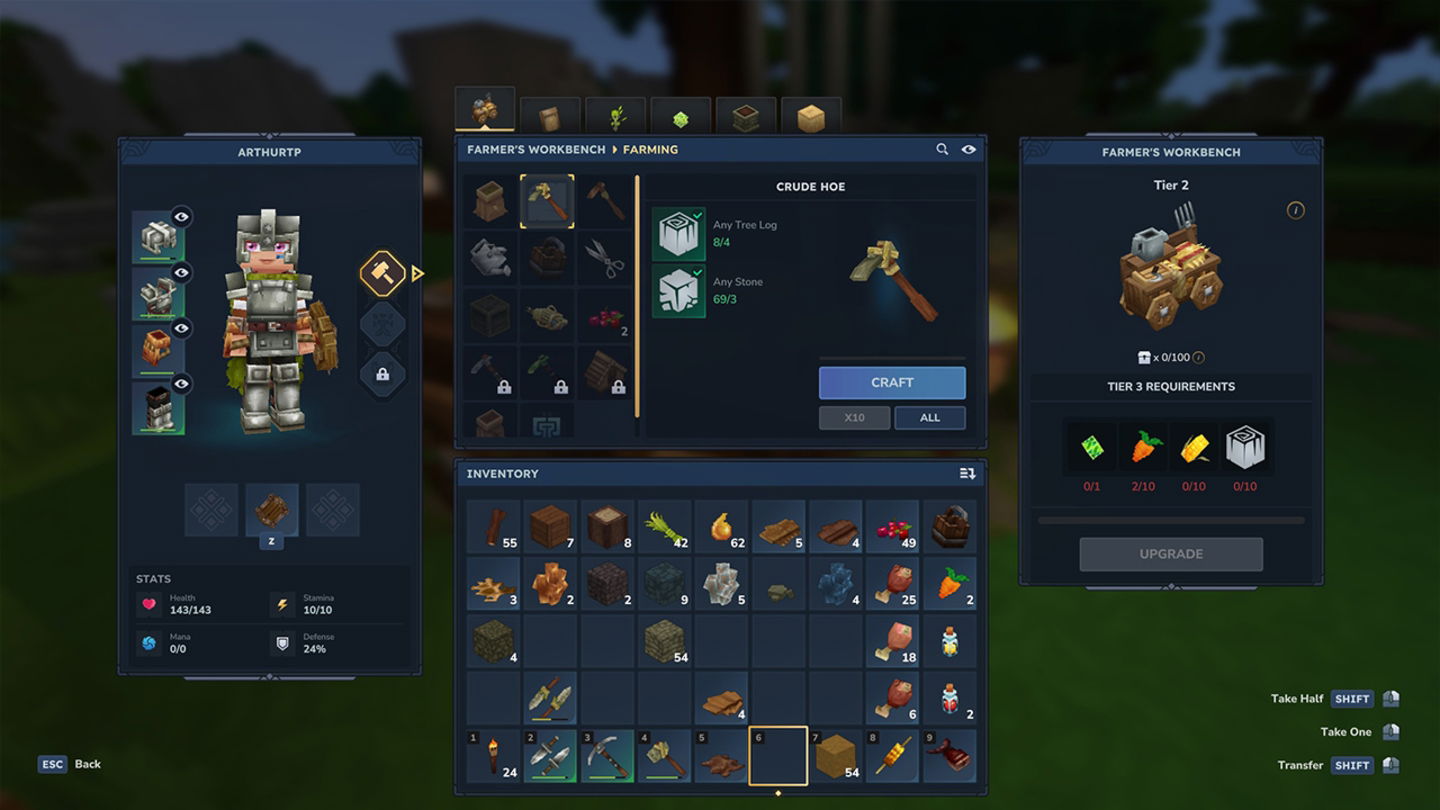Choose the shears recipe slot
Viewport: 1440px width, 810px height.
604,258
